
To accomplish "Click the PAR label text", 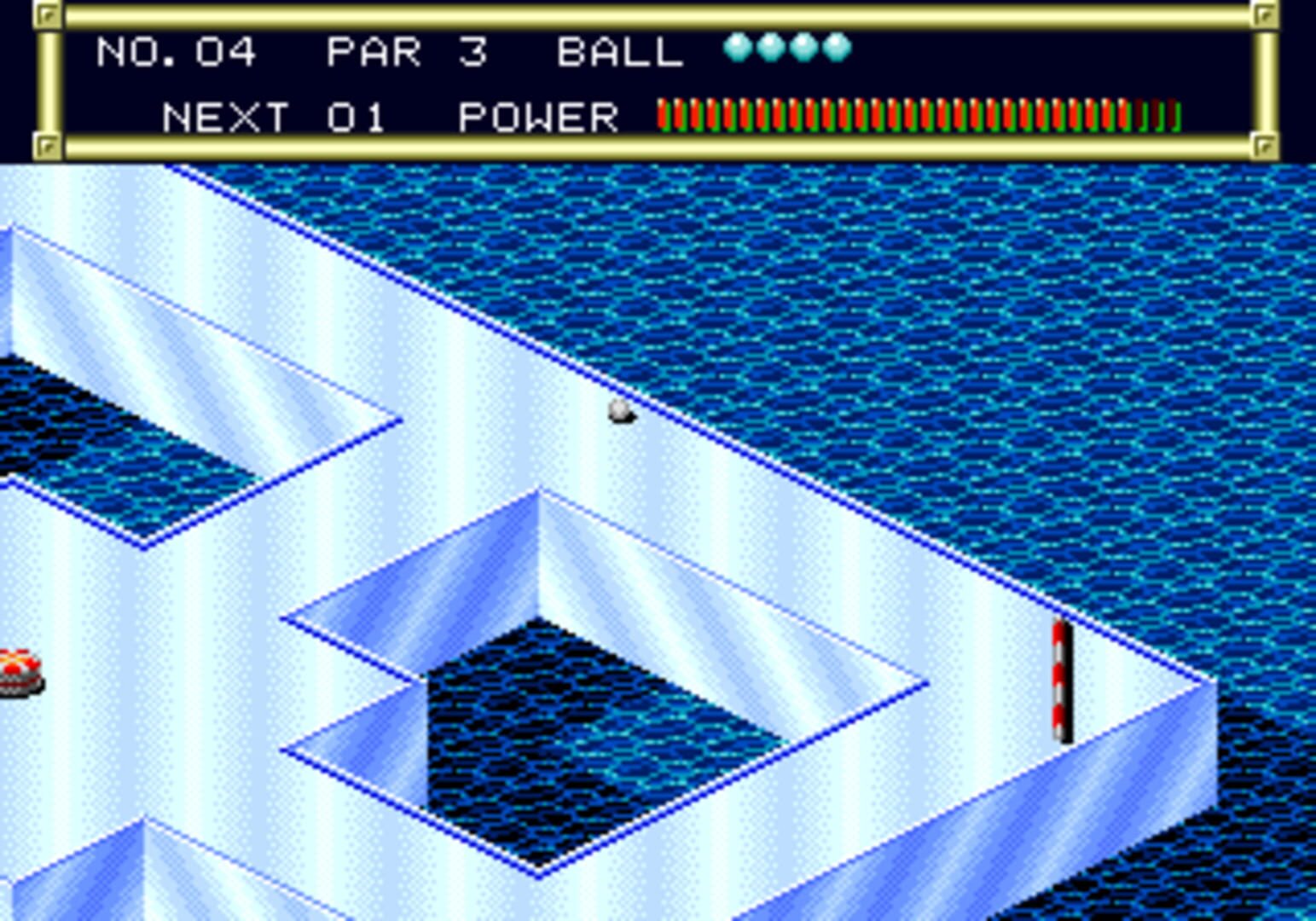I will pos(373,51).
